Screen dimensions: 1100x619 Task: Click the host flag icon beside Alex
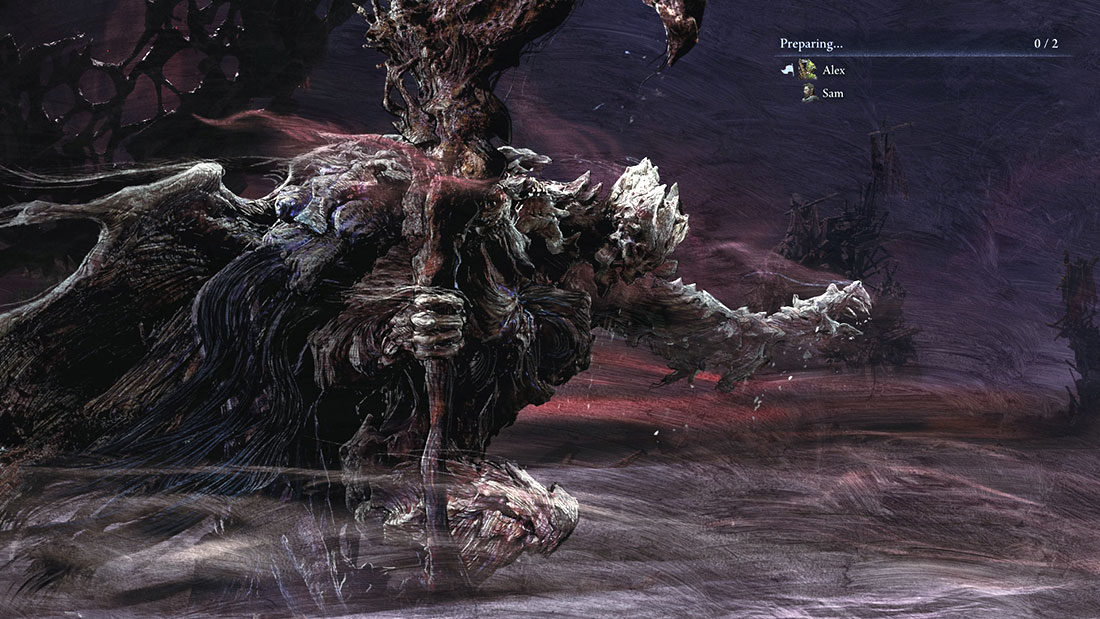click(787, 71)
